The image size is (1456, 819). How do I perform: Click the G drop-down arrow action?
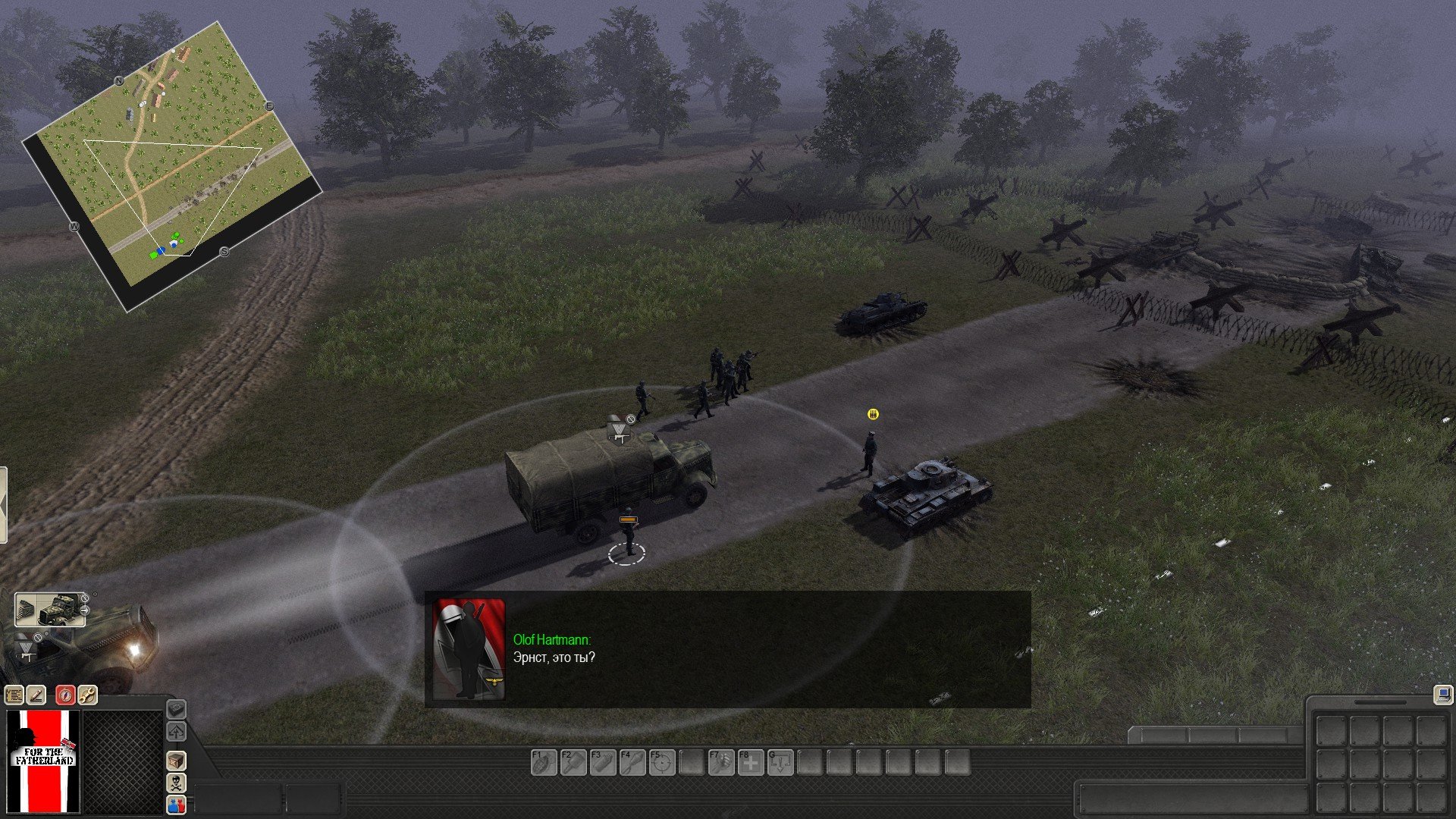point(780,762)
